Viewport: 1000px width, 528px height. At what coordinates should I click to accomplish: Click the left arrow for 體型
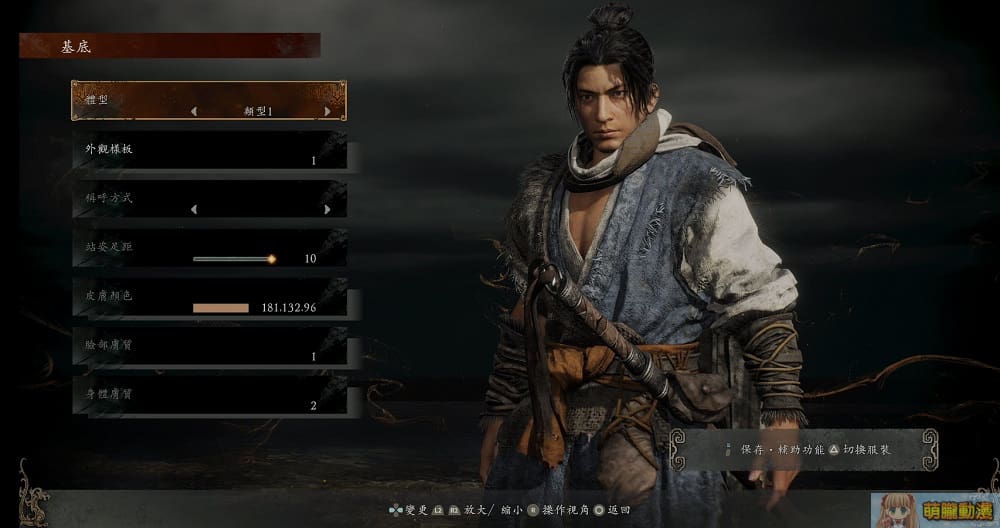coord(194,112)
